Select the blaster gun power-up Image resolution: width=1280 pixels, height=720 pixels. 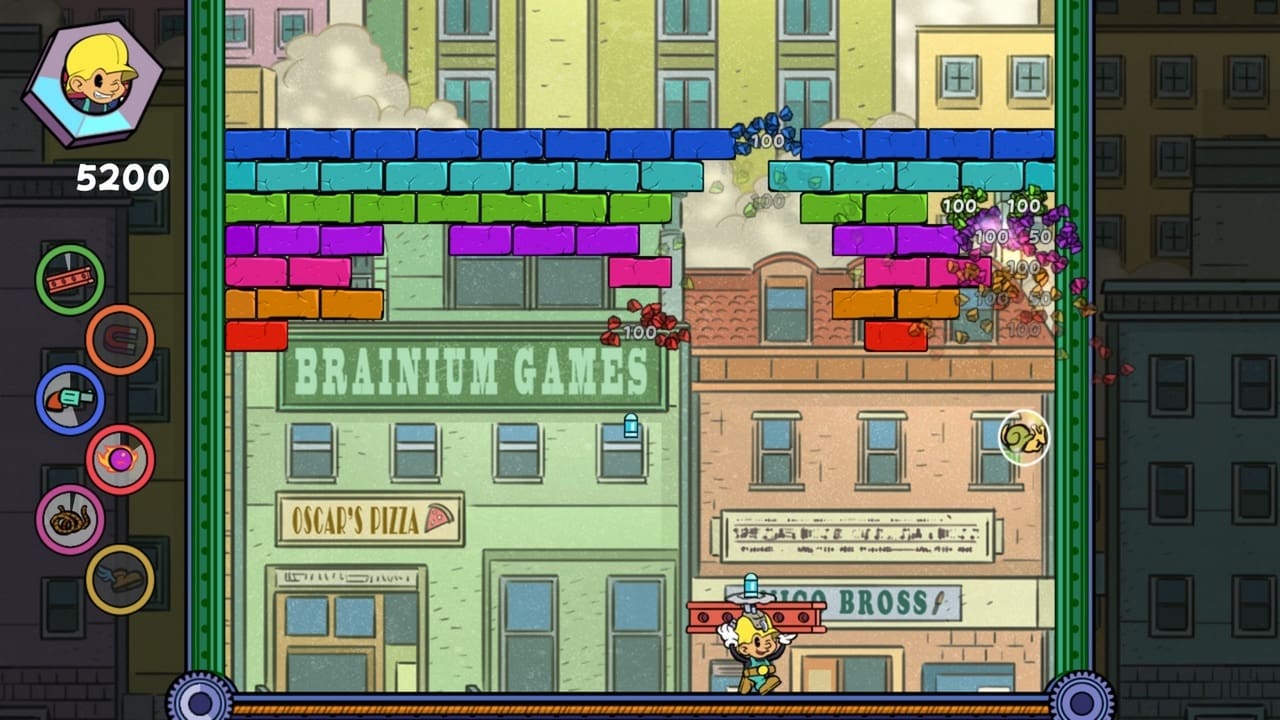tap(68, 398)
